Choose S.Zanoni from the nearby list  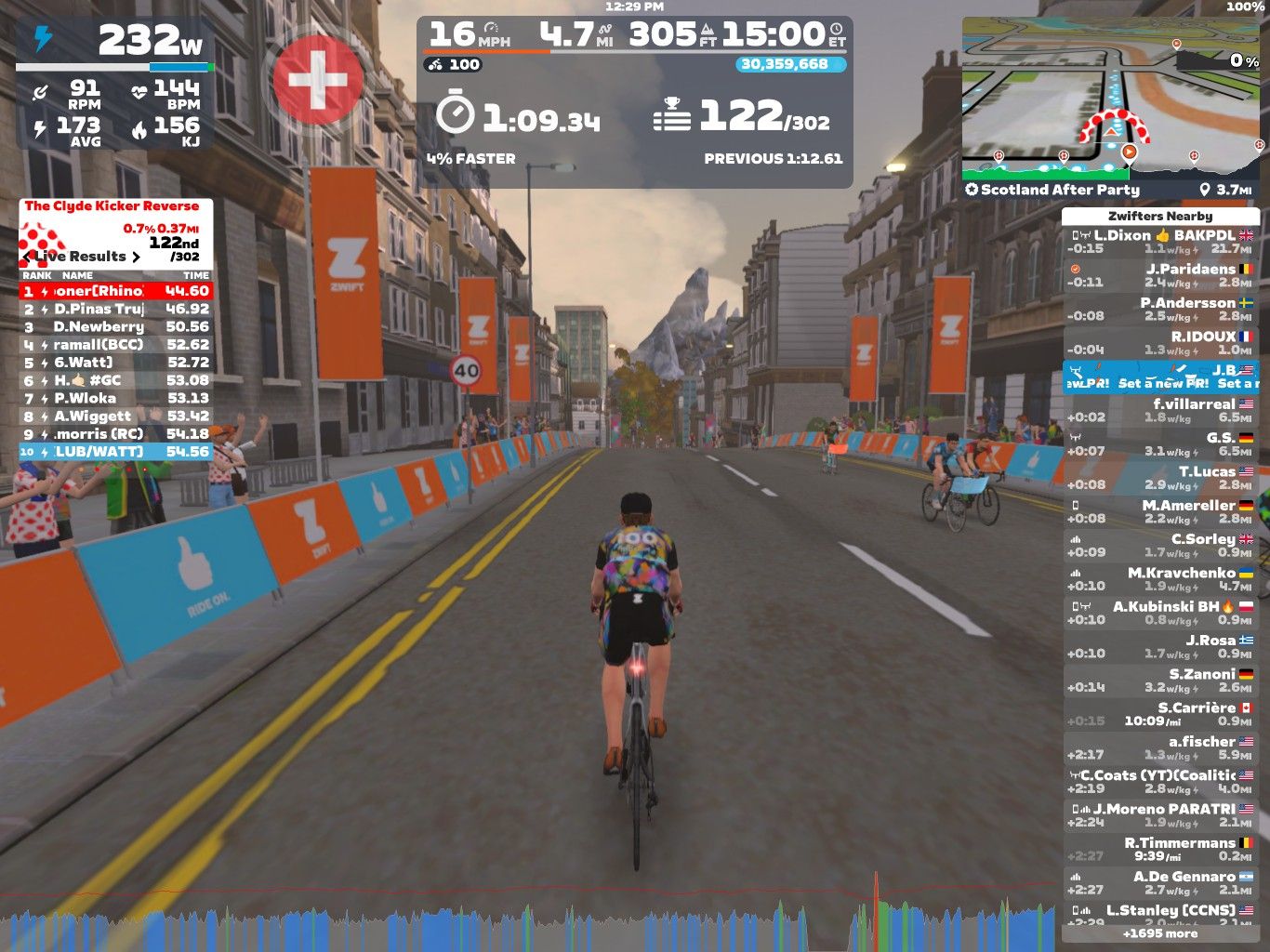click(x=1159, y=681)
